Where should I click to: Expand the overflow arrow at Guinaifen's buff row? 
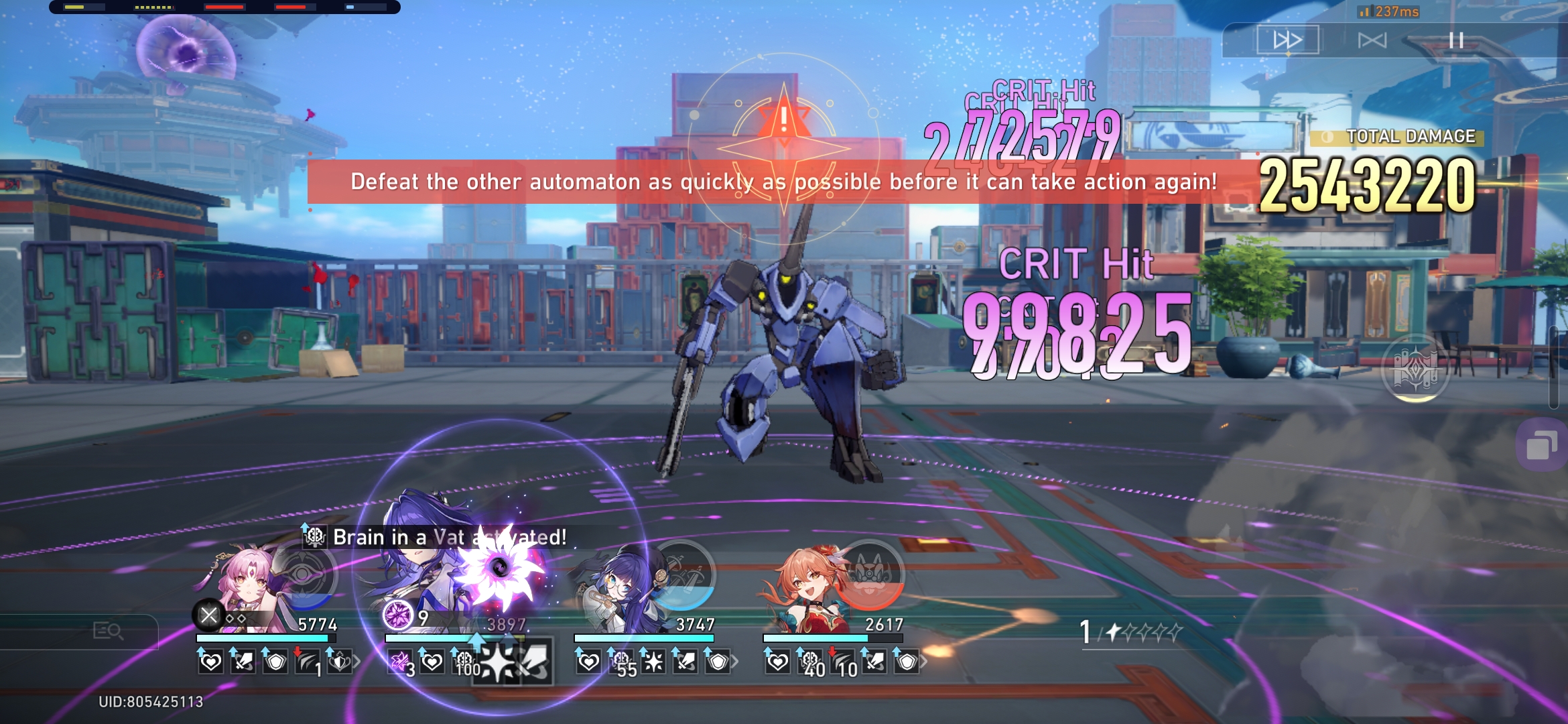click(925, 664)
